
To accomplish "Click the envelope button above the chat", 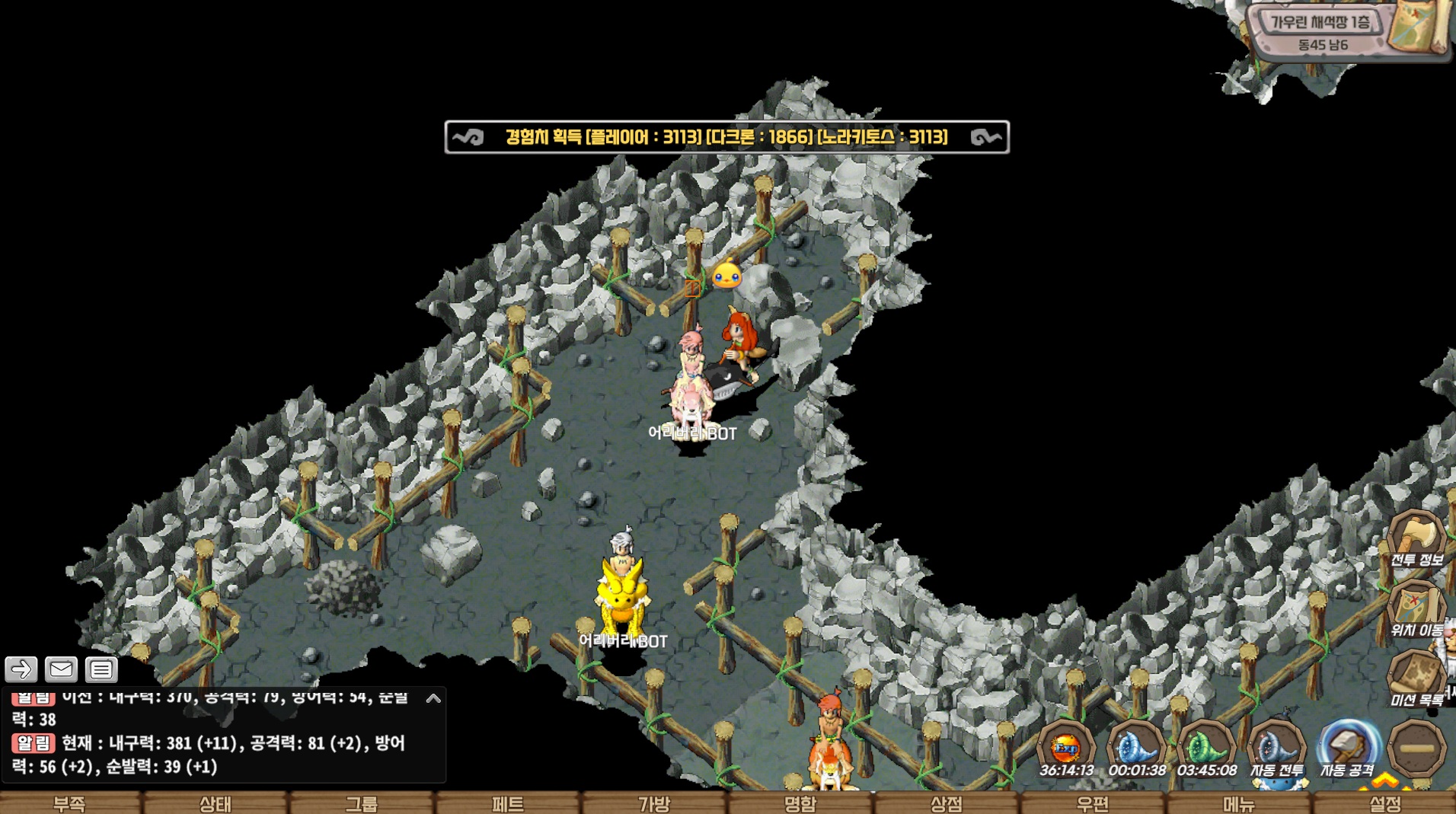I will [61, 669].
